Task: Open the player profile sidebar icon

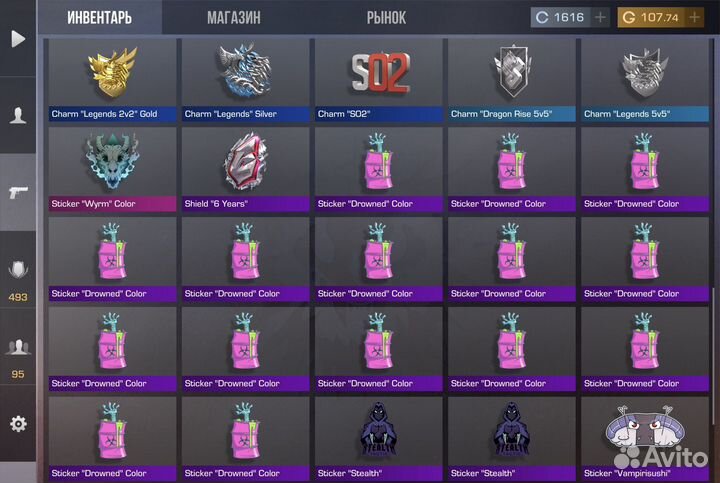Action: coord(18,115)
